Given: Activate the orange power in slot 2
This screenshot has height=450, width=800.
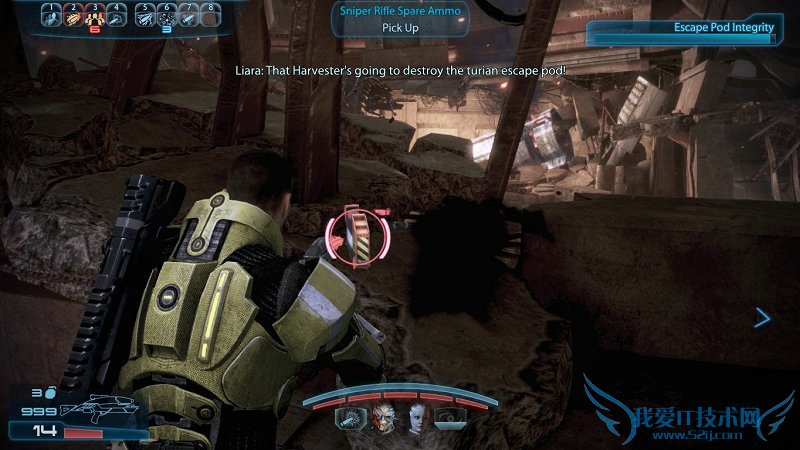Looking at the screenshot, I should pyautogui.click(x=72, y=15).
